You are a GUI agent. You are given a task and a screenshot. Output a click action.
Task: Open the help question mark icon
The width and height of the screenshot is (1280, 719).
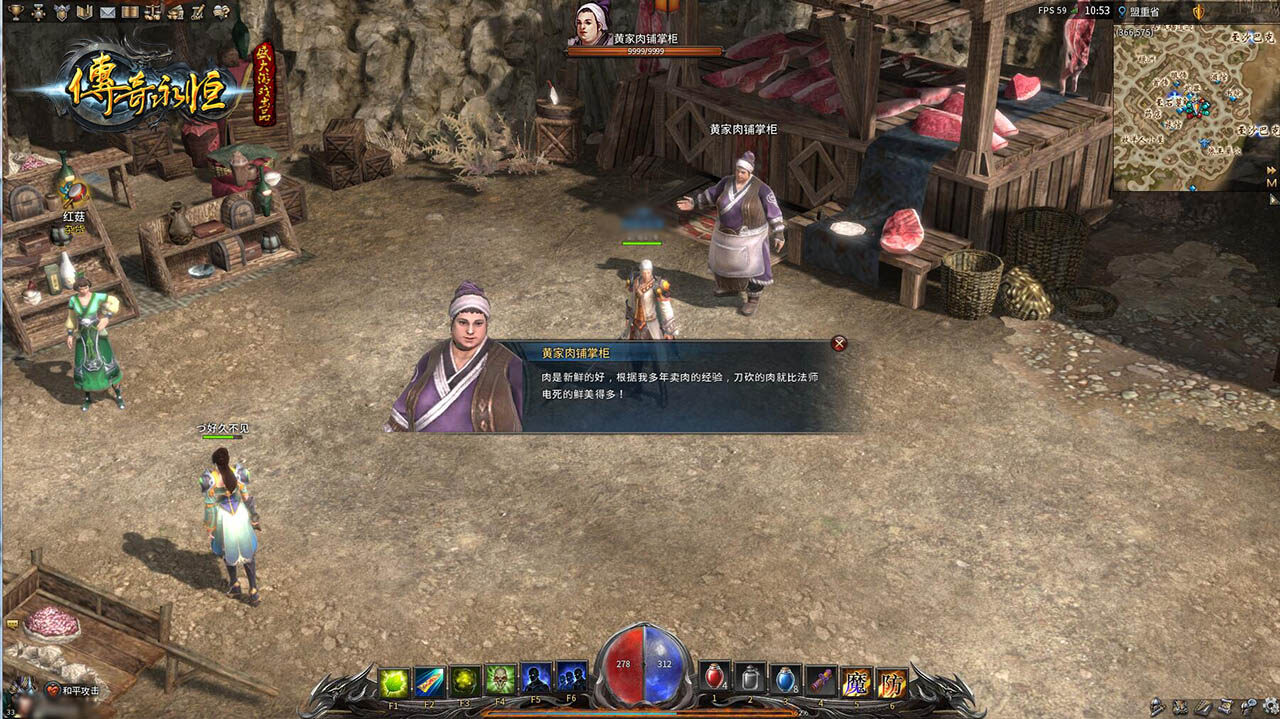click(x=221, y=12)
